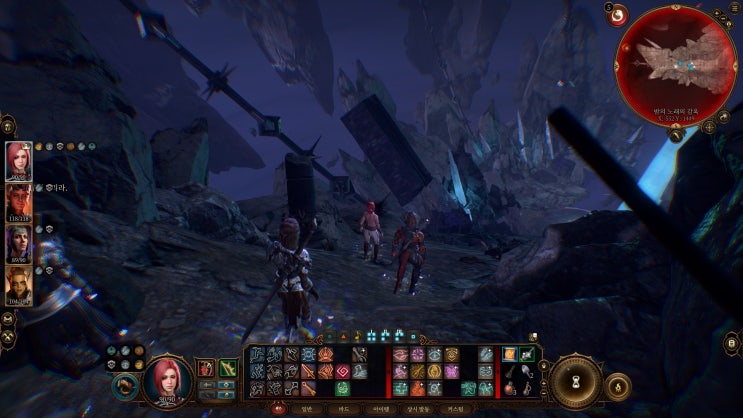Activate the green ranged weapon set button

click(228, 369)
